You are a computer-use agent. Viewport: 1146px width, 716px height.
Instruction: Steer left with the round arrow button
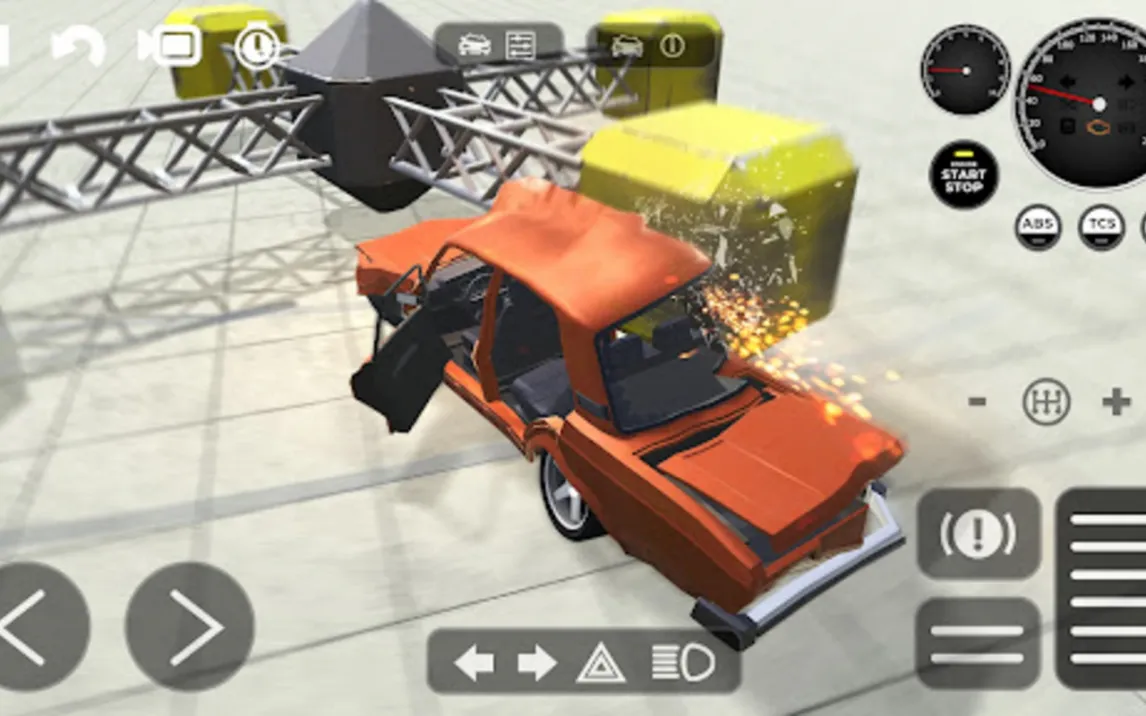point(35,627)
